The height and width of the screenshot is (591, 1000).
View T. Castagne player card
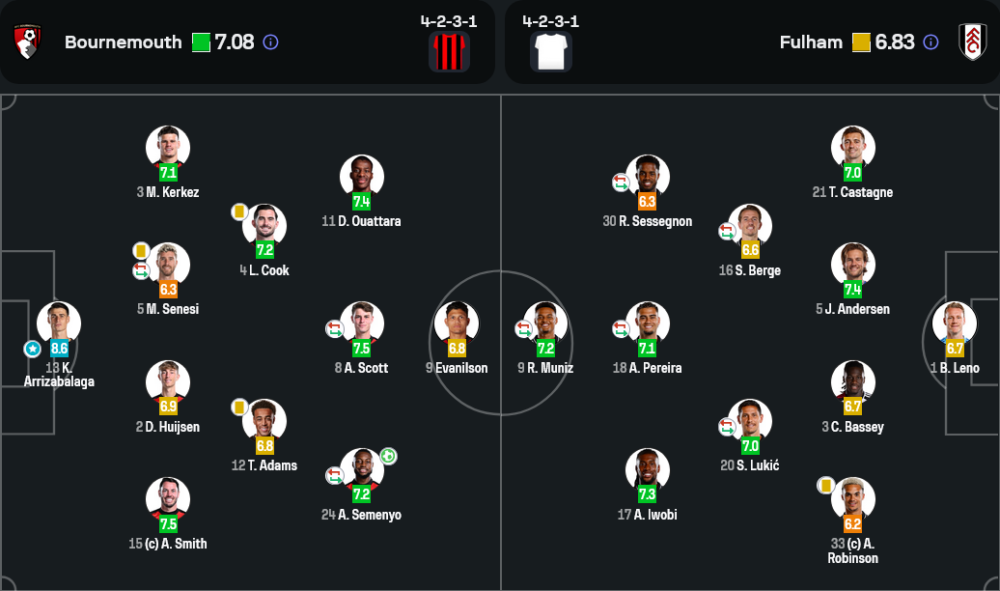point(852,147)
